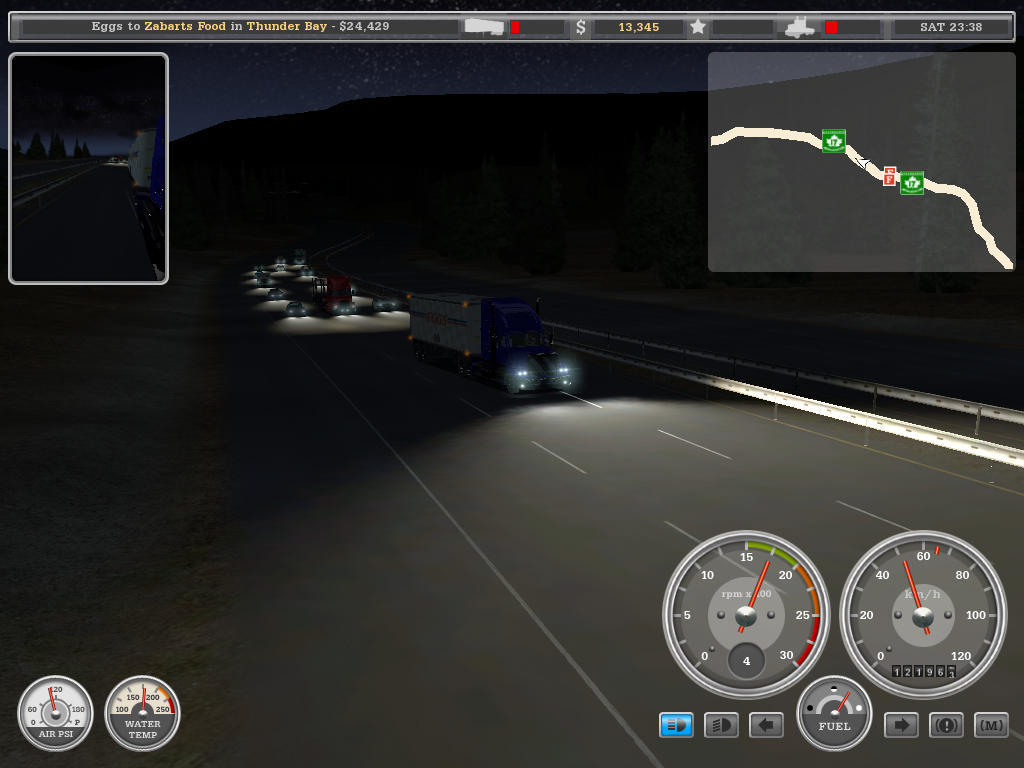Open the Eggs to Zabarts Food delivery info
1024x768 pixels.
pyautogui.click(x=240, y=27)
